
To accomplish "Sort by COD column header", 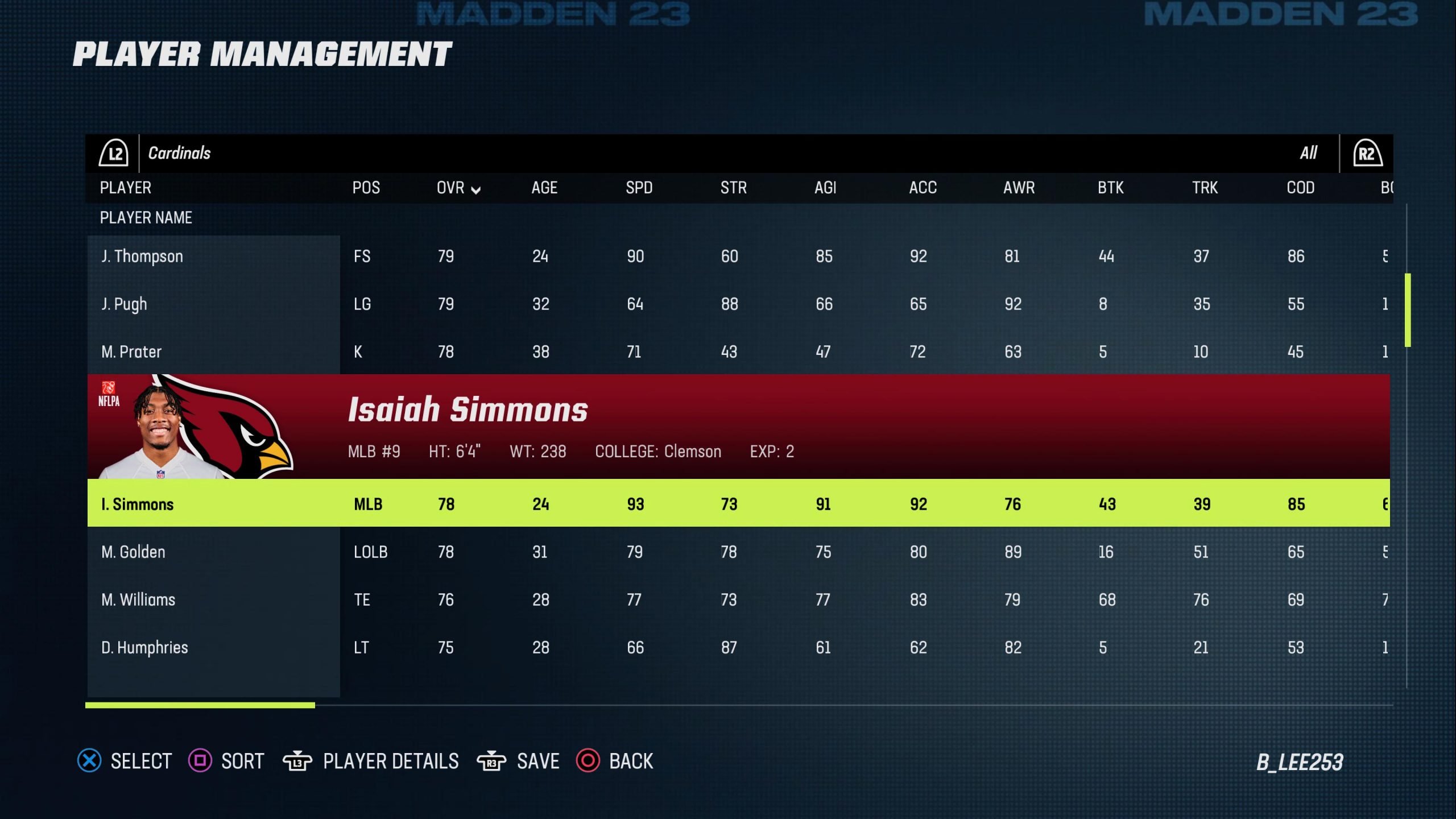I will [1300, 188].
